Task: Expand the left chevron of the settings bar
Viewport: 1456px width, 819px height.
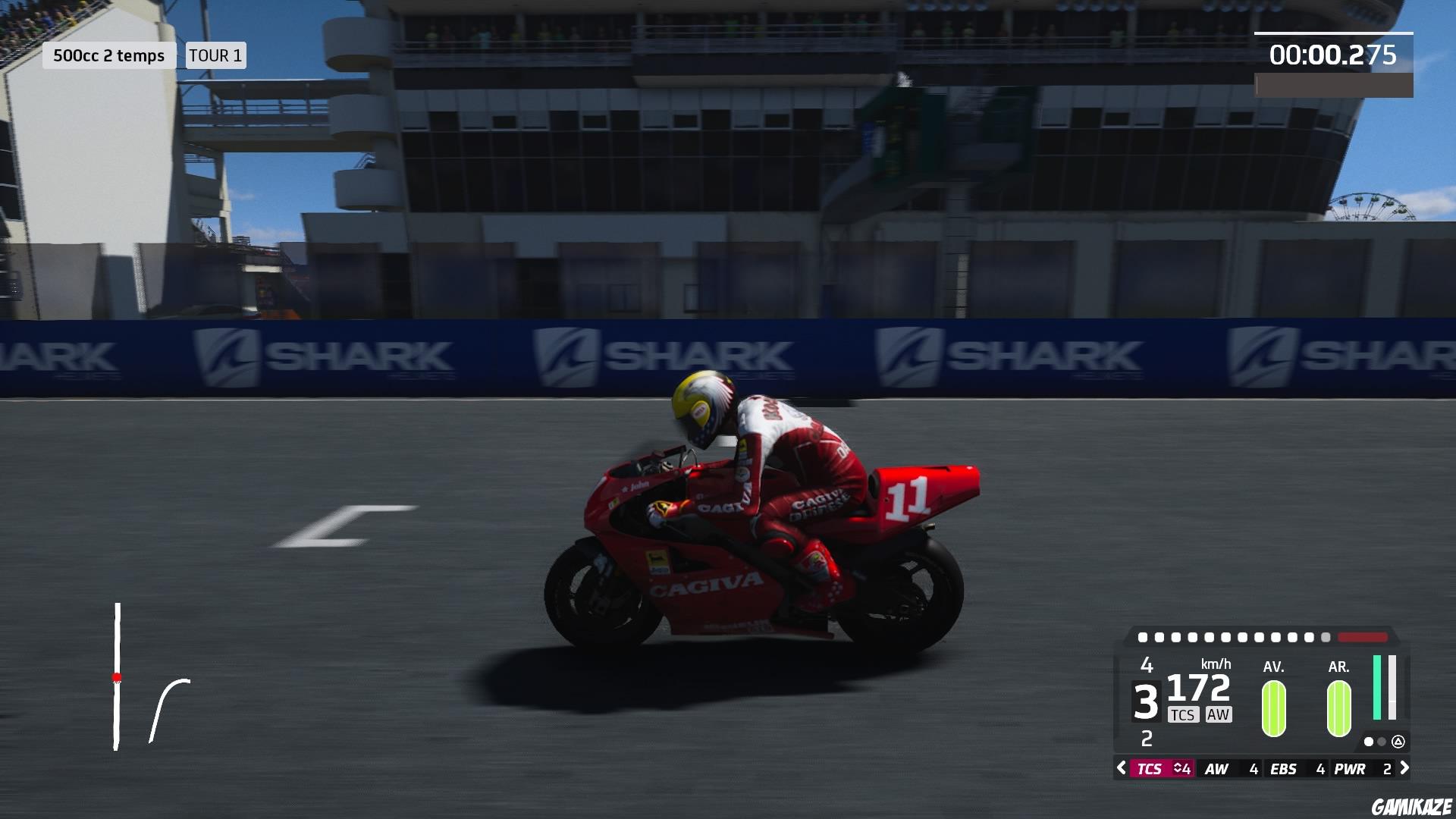Action: click(x=1120, y=767)
